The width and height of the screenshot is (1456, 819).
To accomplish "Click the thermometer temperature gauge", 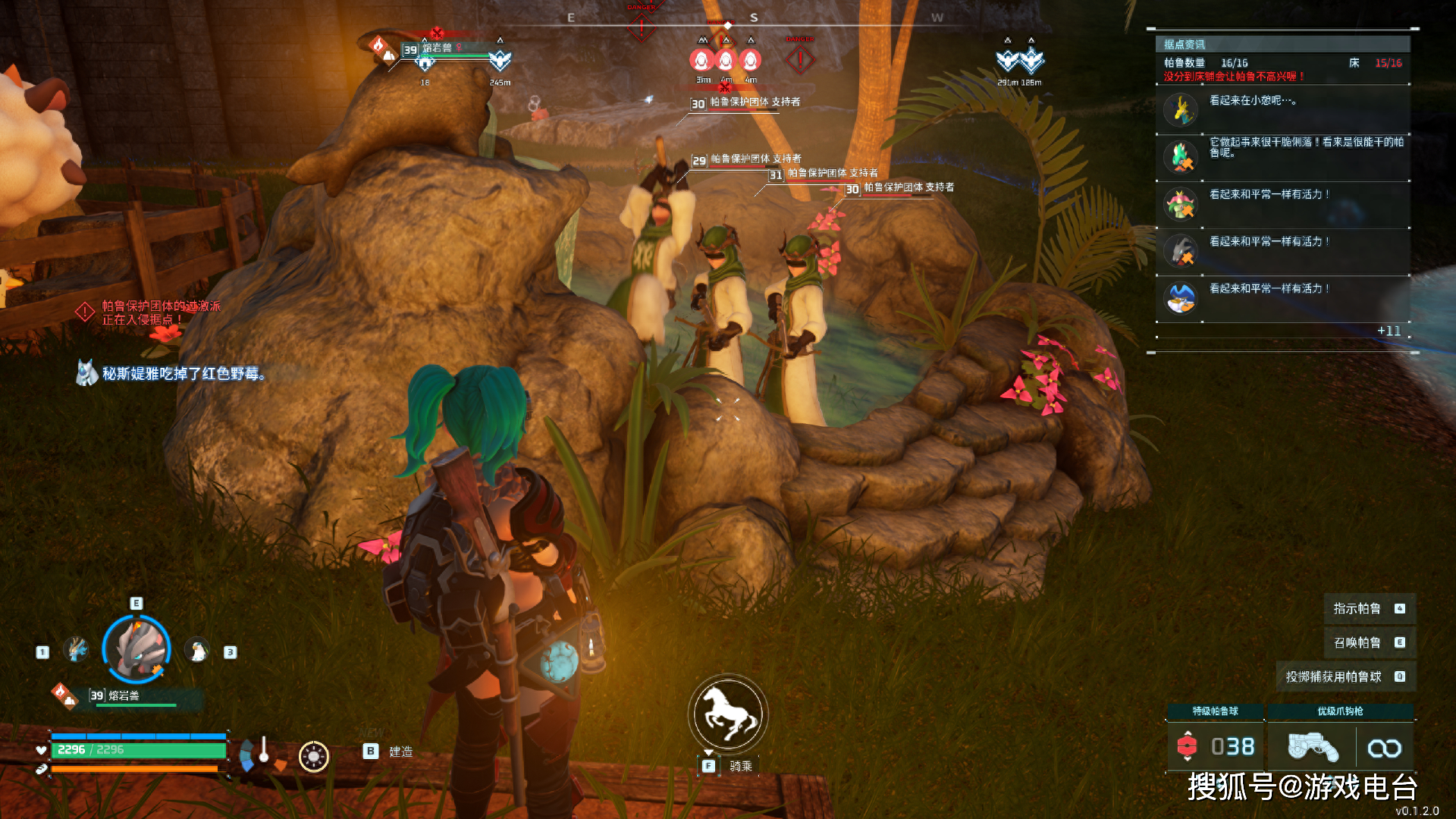I will (263, 752).
